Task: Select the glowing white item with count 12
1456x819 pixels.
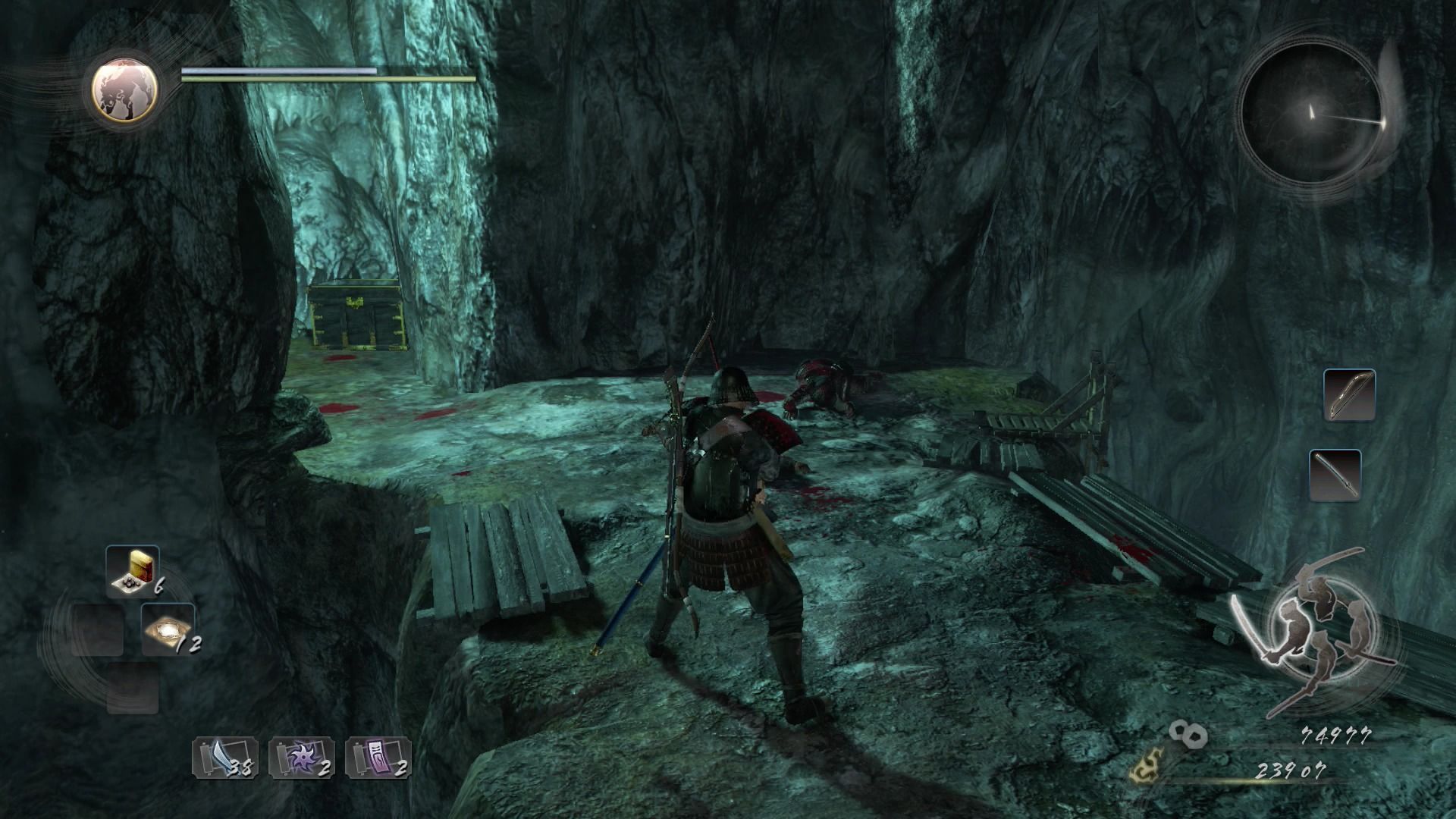Action: point(168,629)
